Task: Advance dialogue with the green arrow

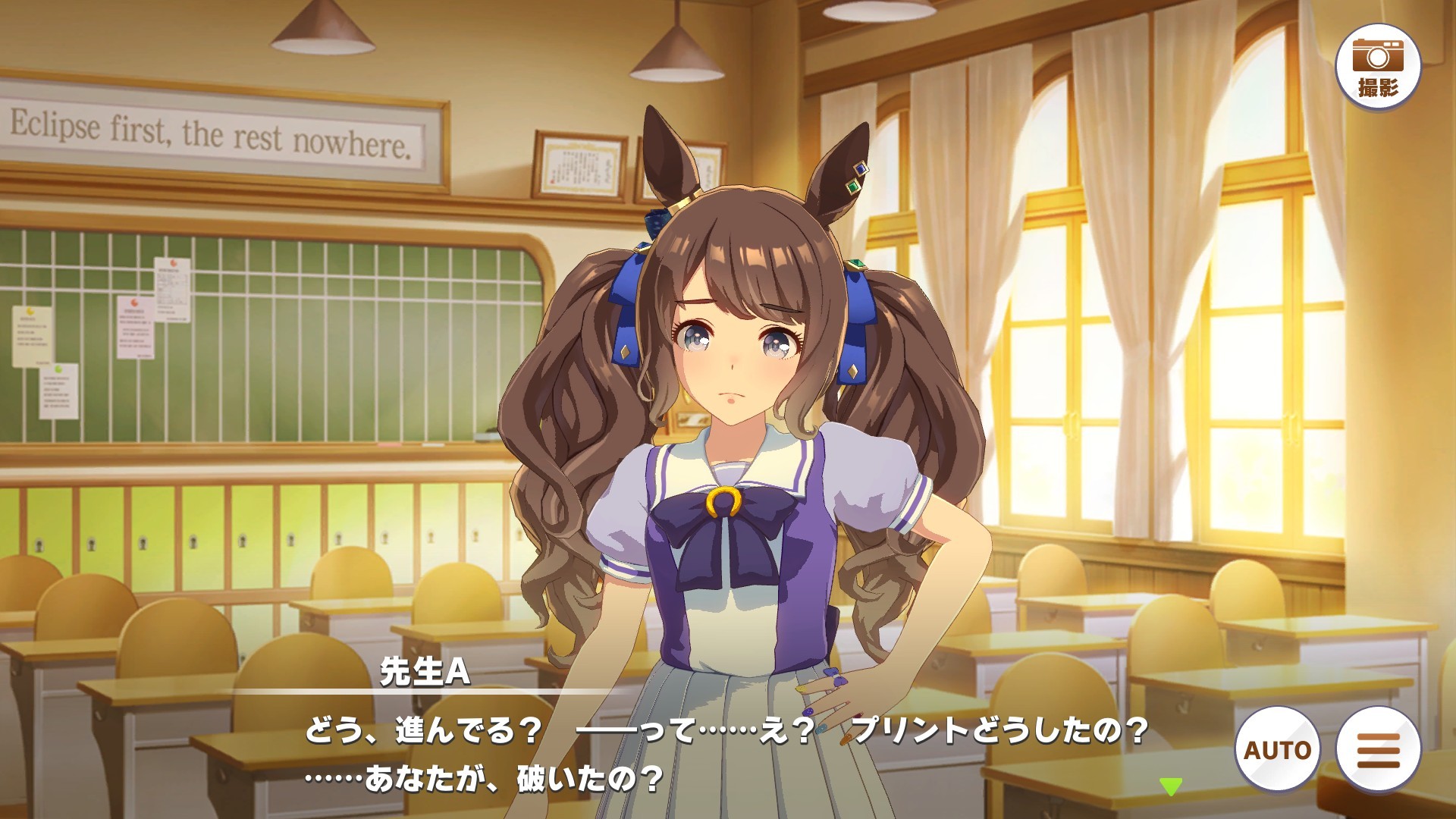Action: pos(1171,786)
